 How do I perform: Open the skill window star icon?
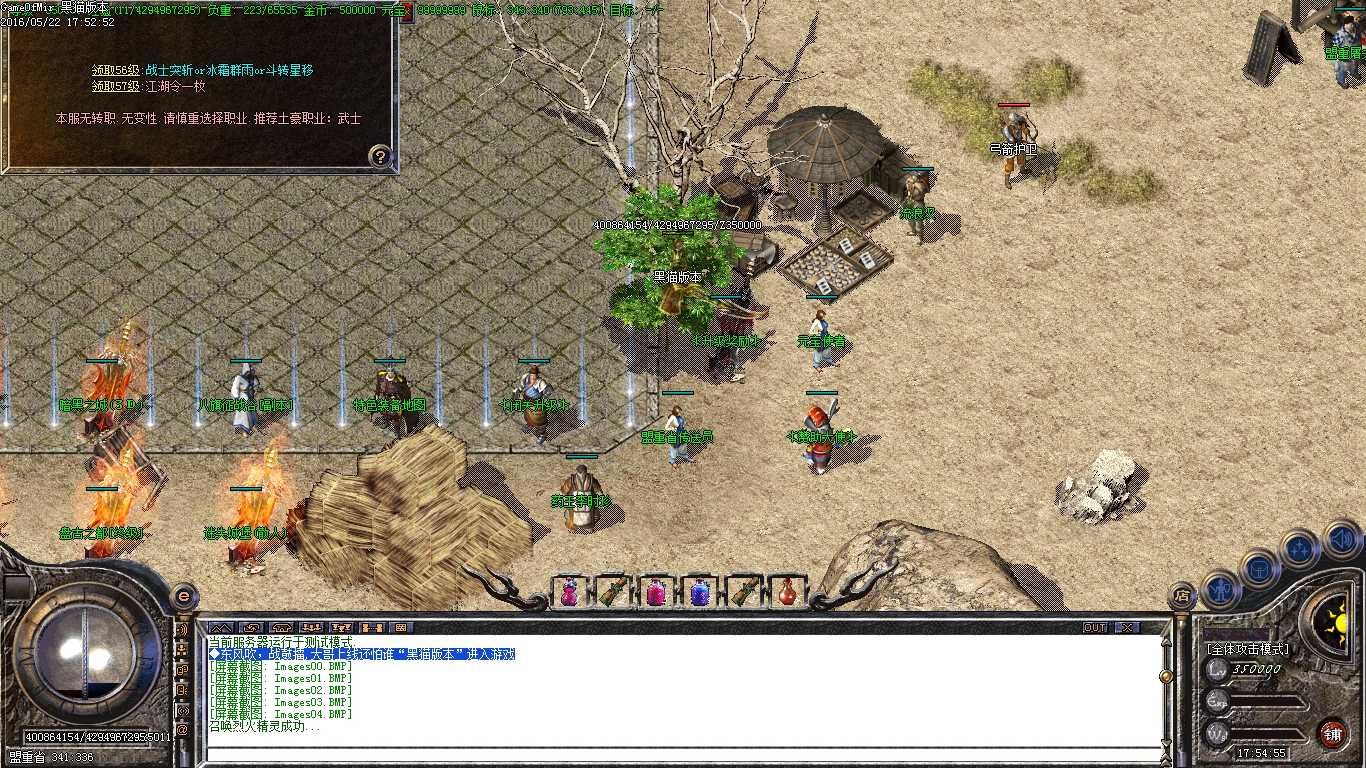[1300, 547]
